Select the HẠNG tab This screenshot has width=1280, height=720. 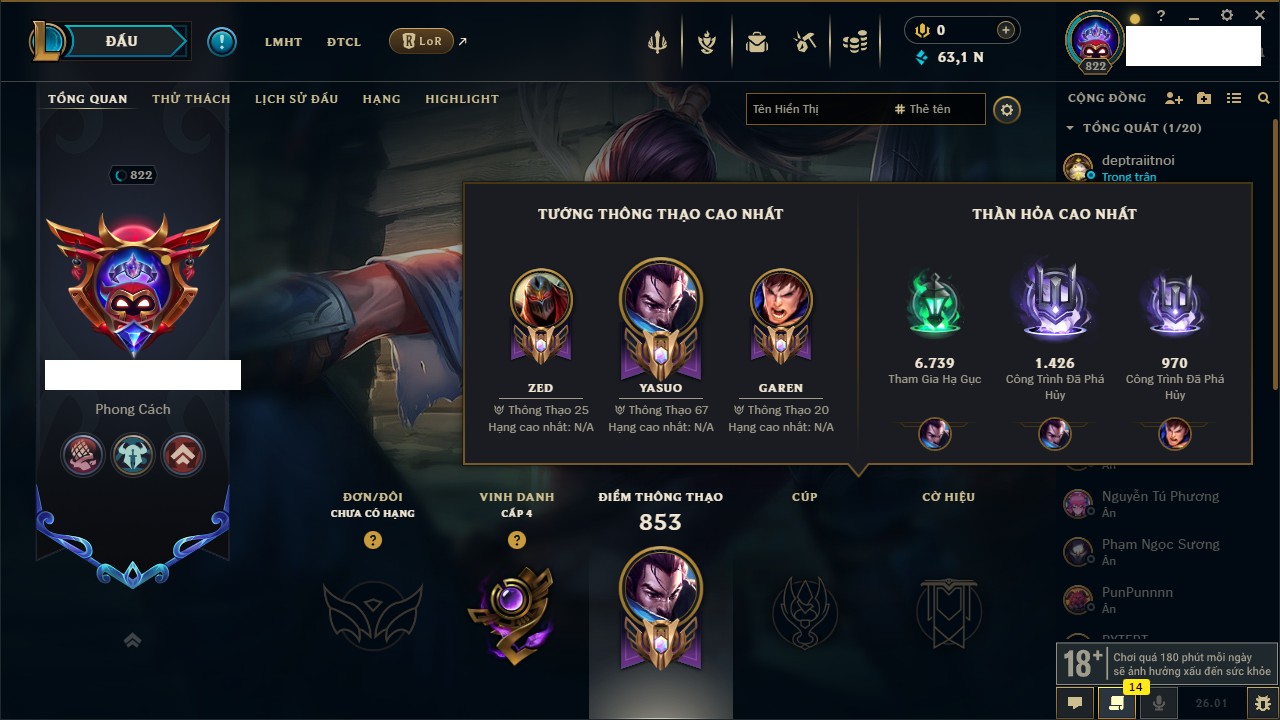[x=381, y=99]
